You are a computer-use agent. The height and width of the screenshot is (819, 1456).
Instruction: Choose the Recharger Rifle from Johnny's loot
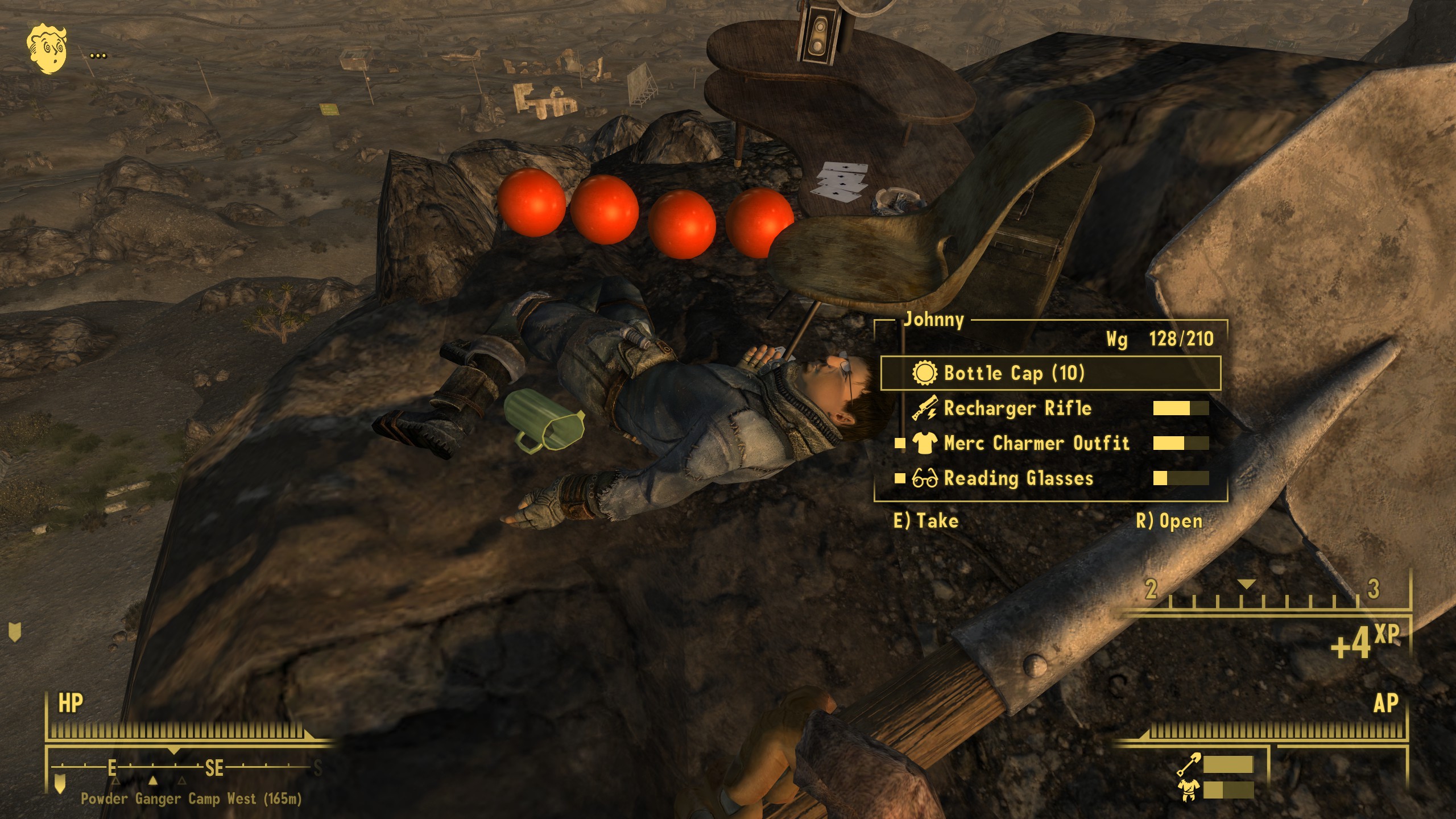tap(1017, 408)
